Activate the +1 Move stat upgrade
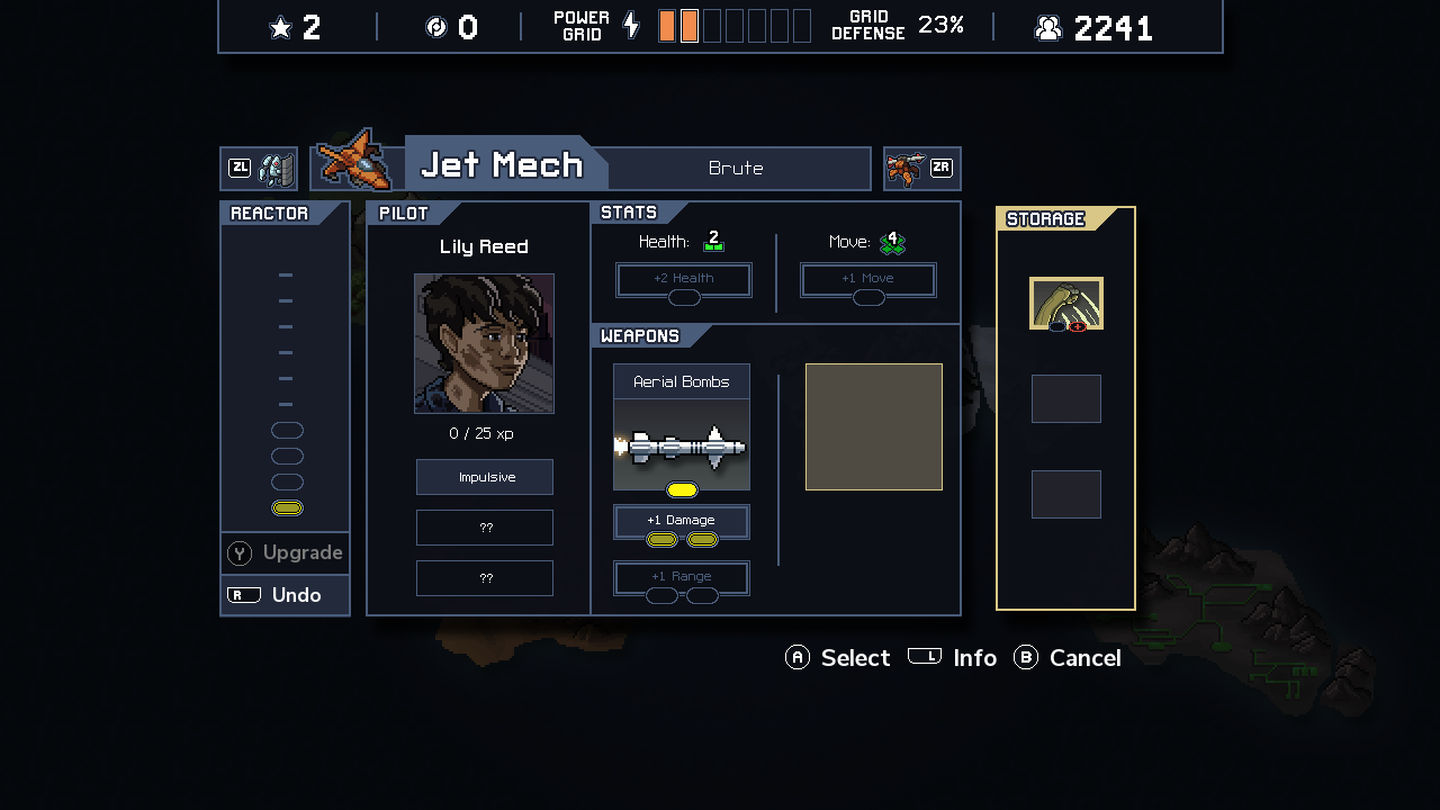 coord(868,279)
